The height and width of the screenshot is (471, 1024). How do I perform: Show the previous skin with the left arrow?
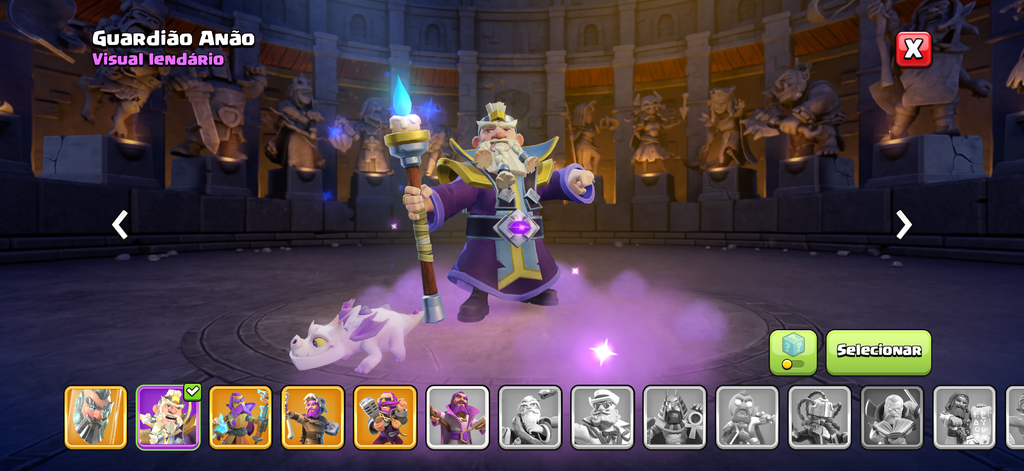[120, 224]
